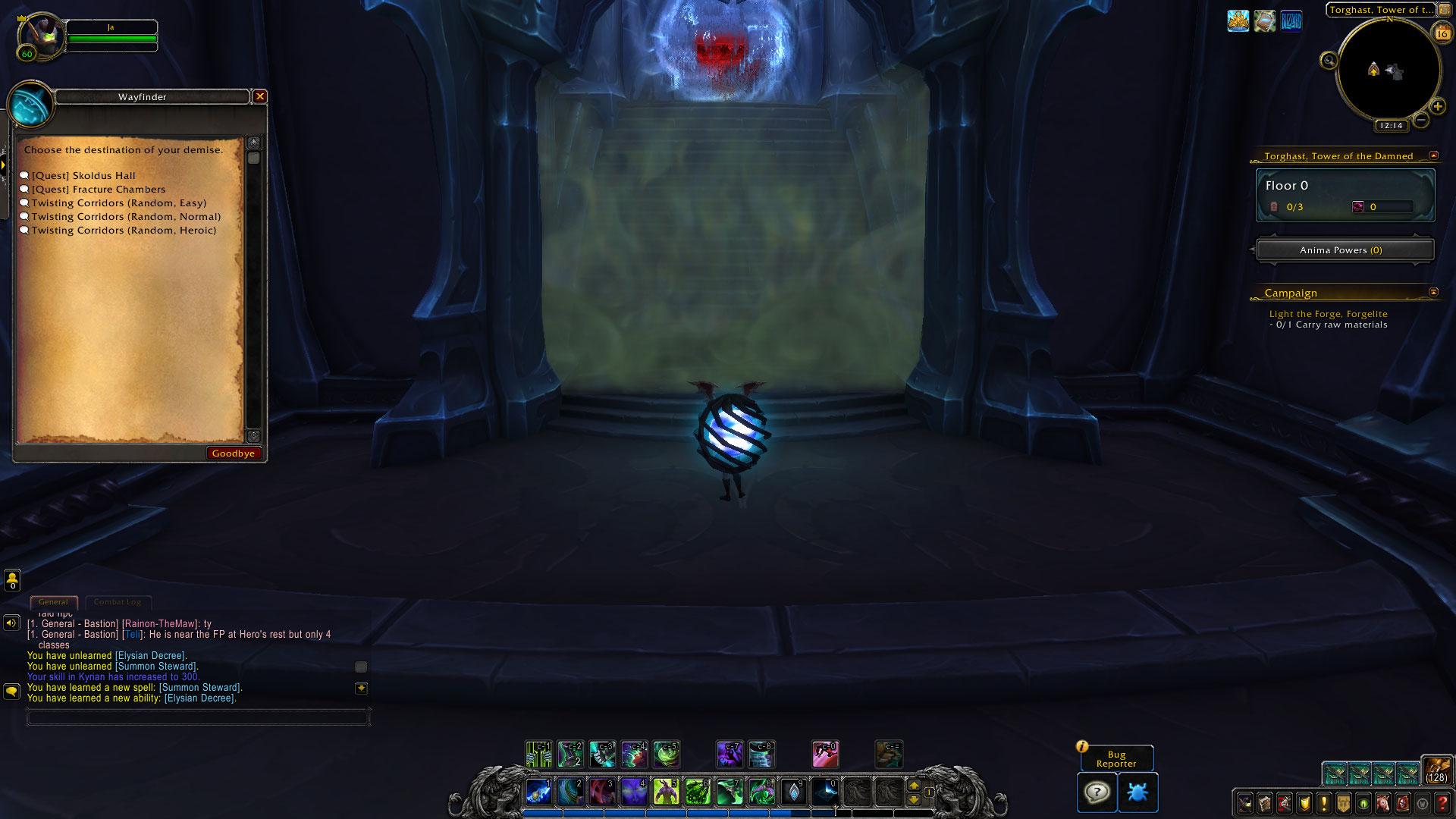Select Twisting Corridors Random Heroic
The image size is (1456, 819).
tap(124, 231)
